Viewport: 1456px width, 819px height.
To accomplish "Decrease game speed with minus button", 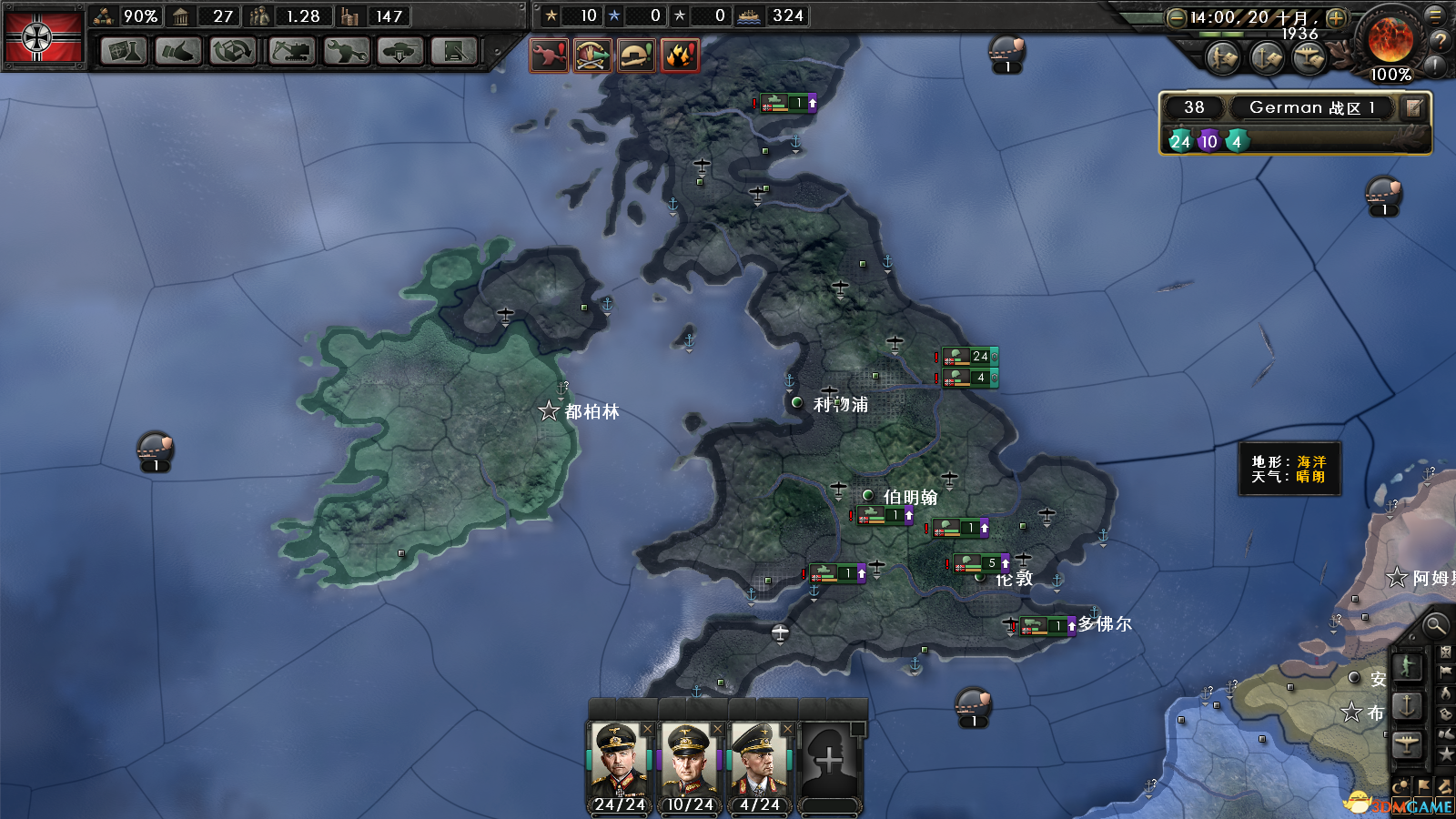I will tap(1176, 17).
